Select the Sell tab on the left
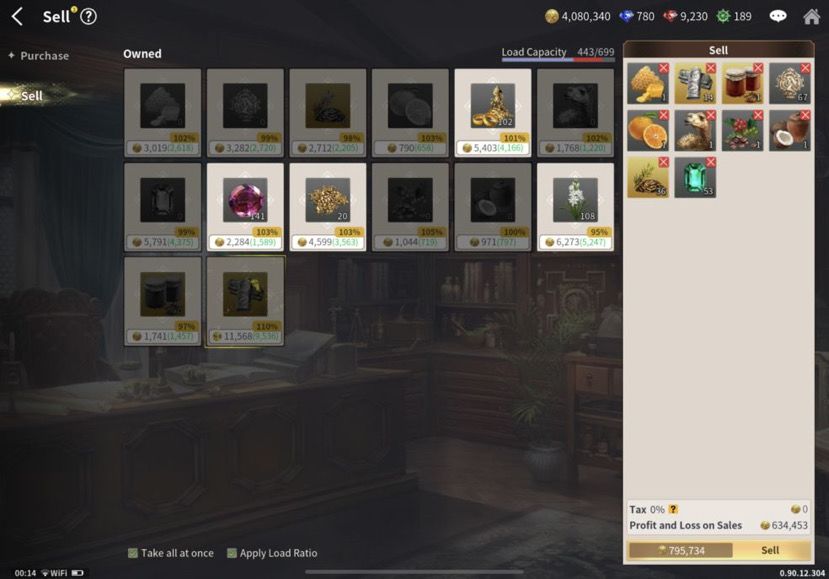 pos(32,96)
